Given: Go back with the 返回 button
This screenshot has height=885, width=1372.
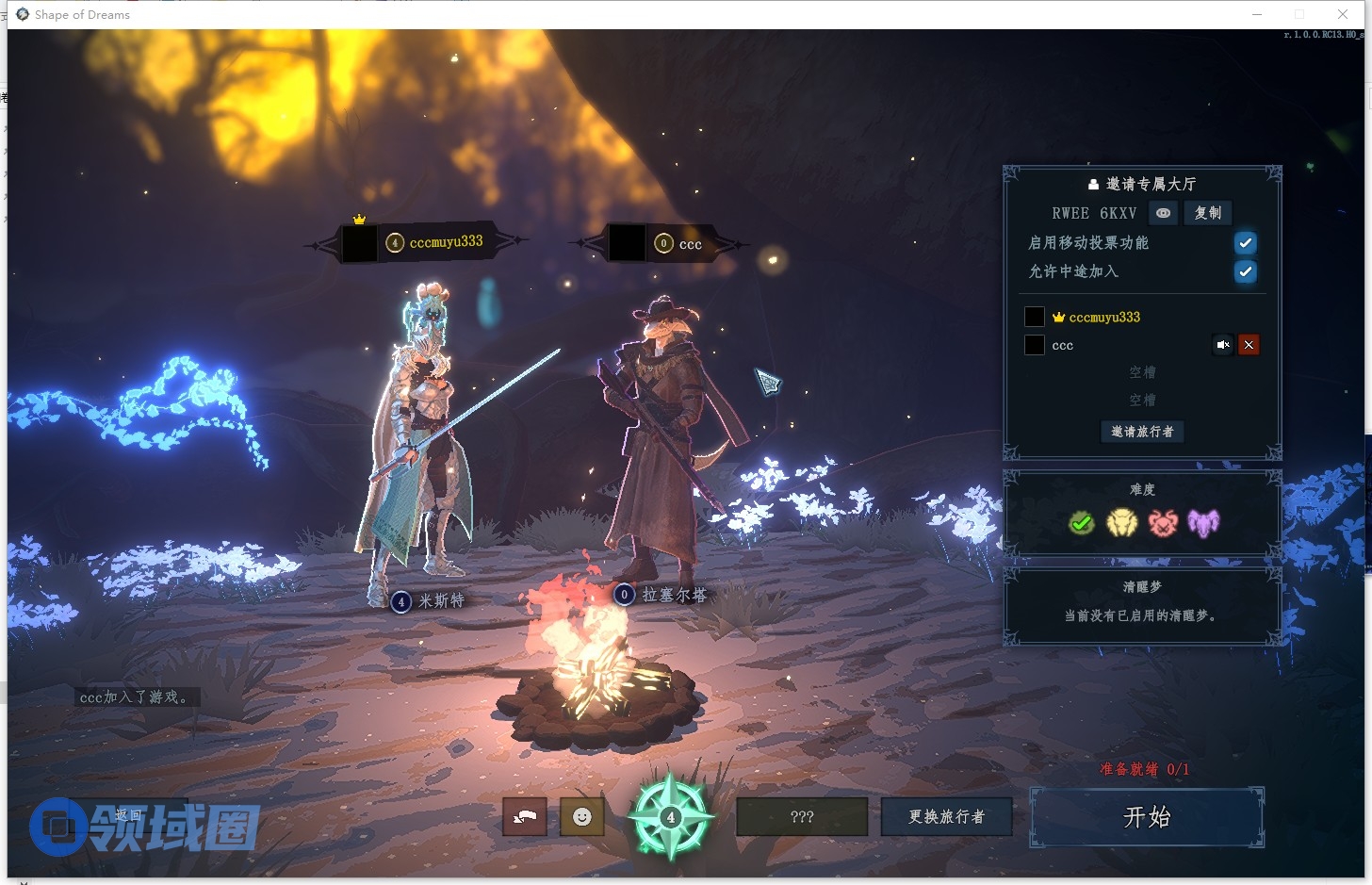Looking at the screenshot, I should click(x=128, y=815).
